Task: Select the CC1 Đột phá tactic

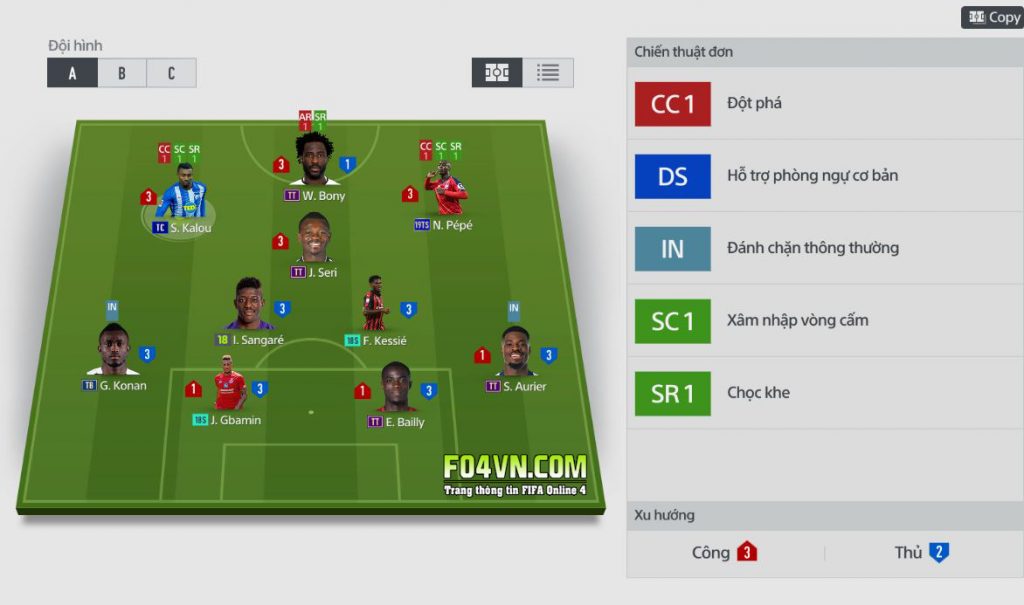Action: pos(825,104)
